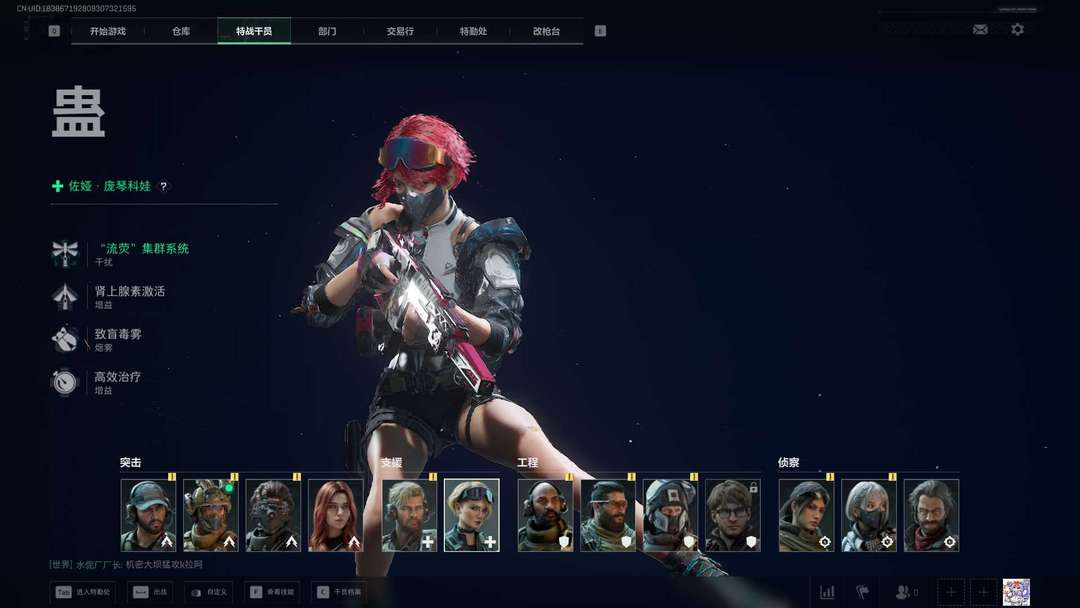Open settings via the gear icon
This screenshot has height=608, width=1080.
(1017, 30)
